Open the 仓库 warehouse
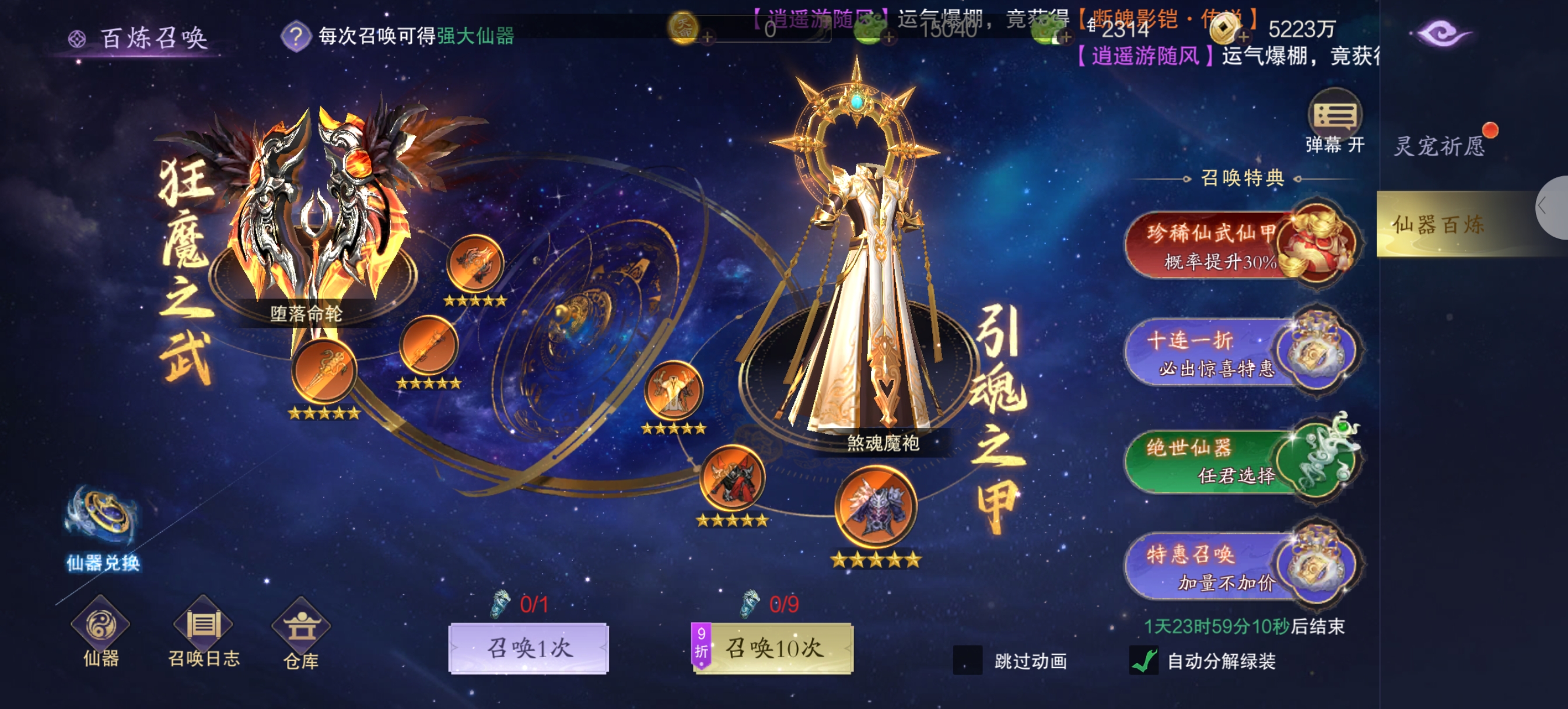 (x=300, y=633)
